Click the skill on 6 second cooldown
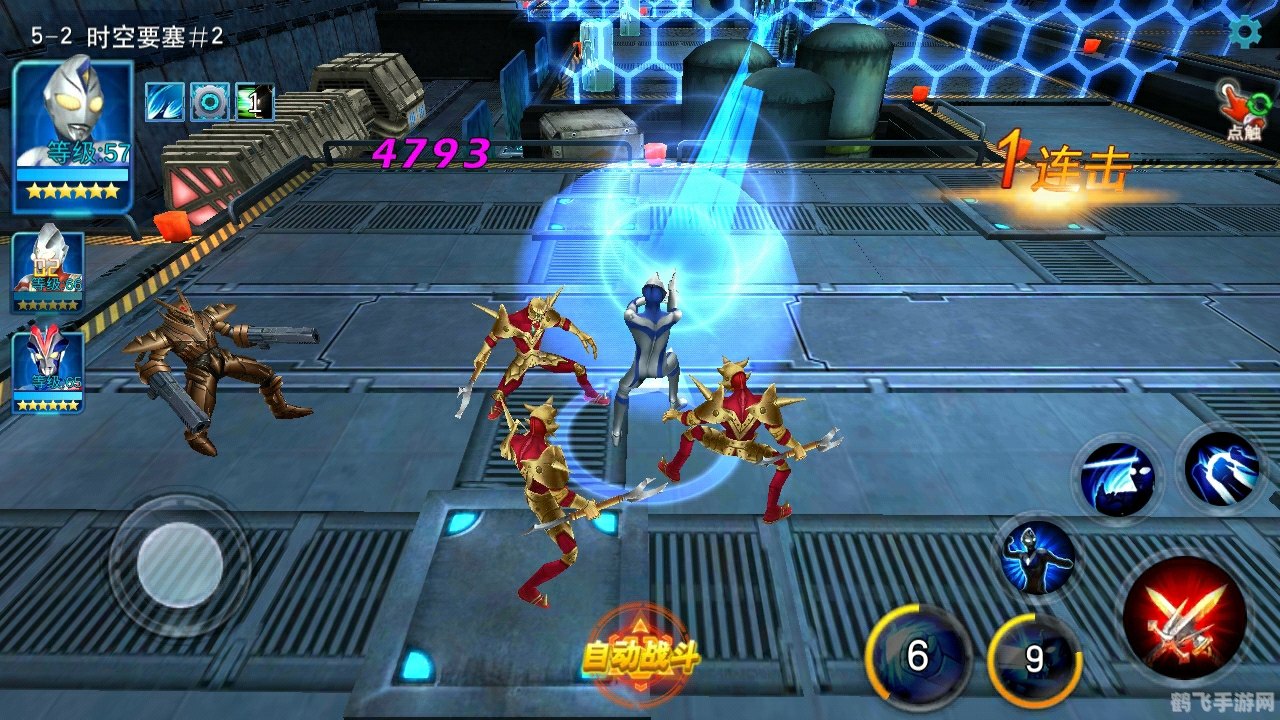The height and width of the screenshot is (720, 1280). [x=919, y=658]
